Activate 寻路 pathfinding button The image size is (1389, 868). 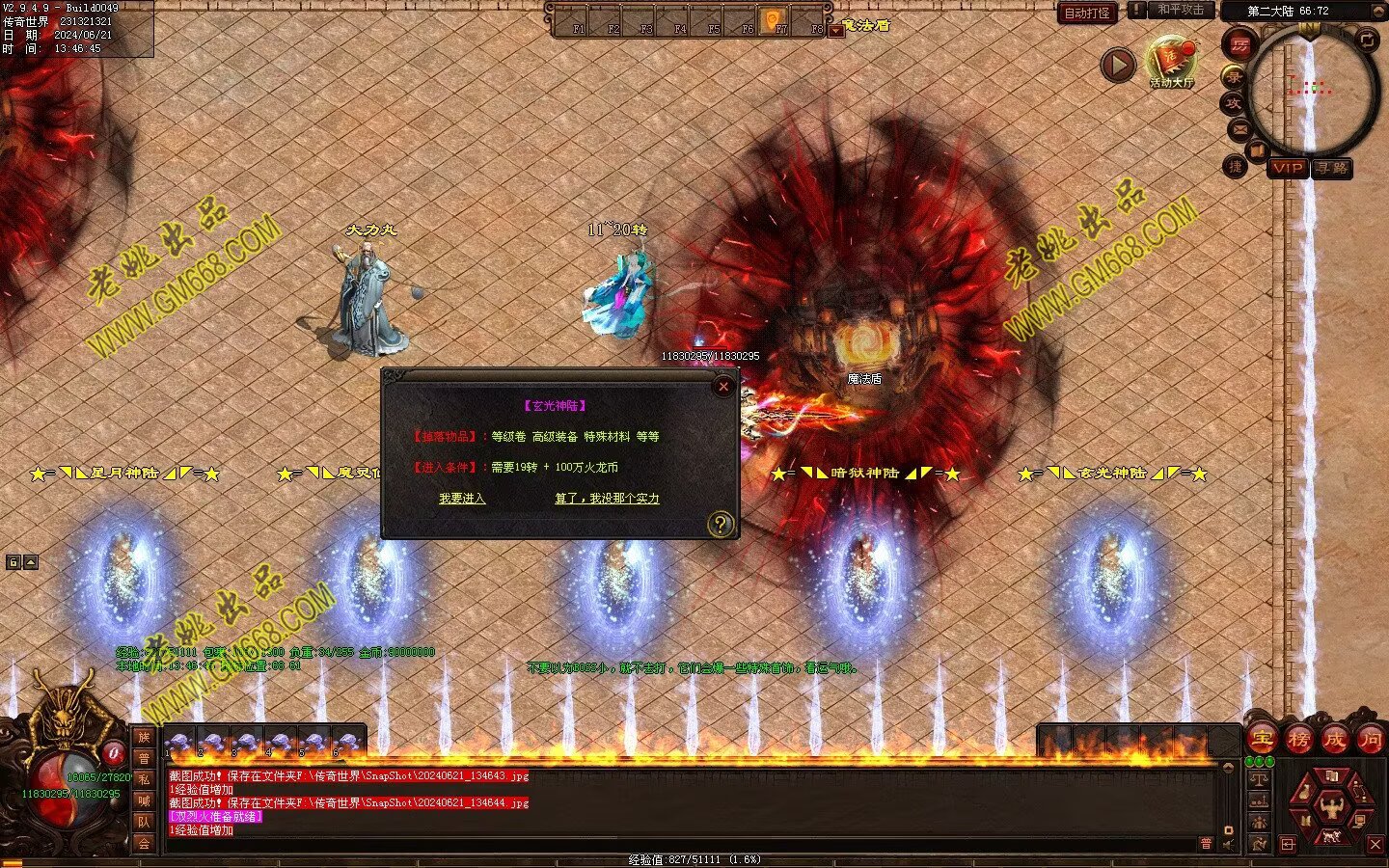click(x=1332, y=168)
